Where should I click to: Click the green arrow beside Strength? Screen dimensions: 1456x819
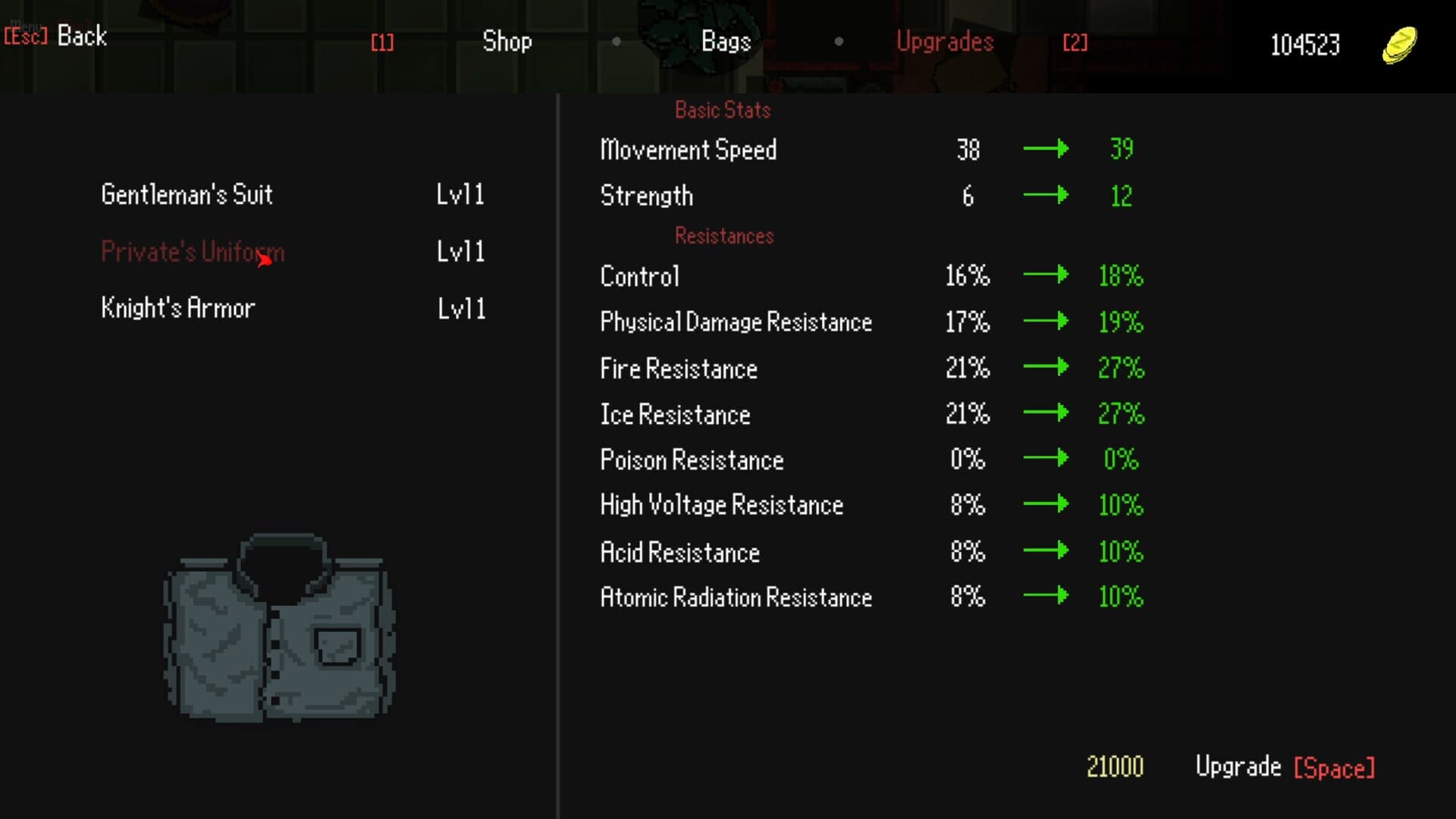tap(1047, 195)
